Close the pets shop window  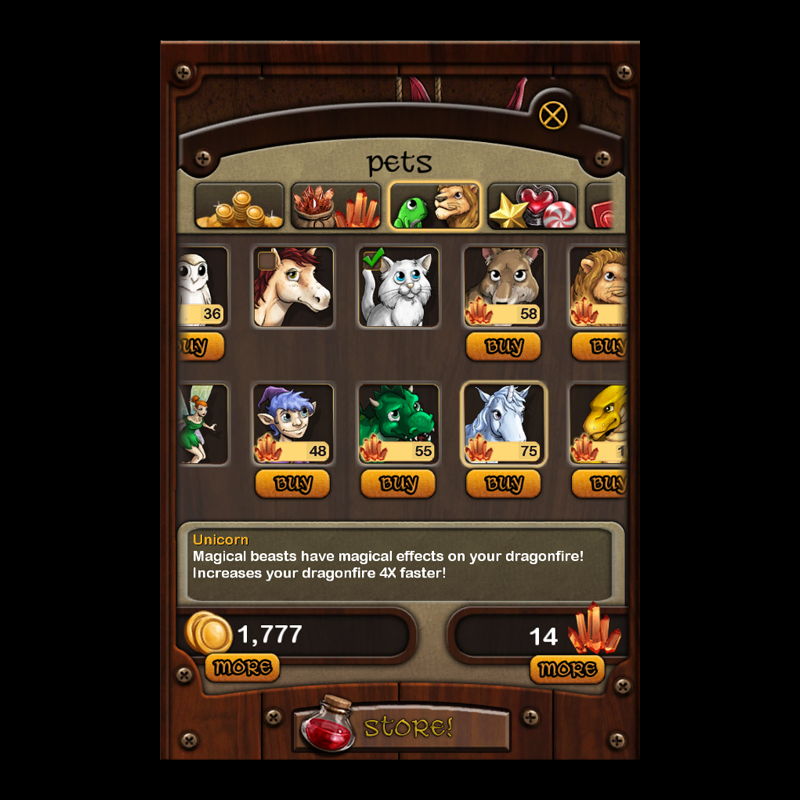point(553,115)
